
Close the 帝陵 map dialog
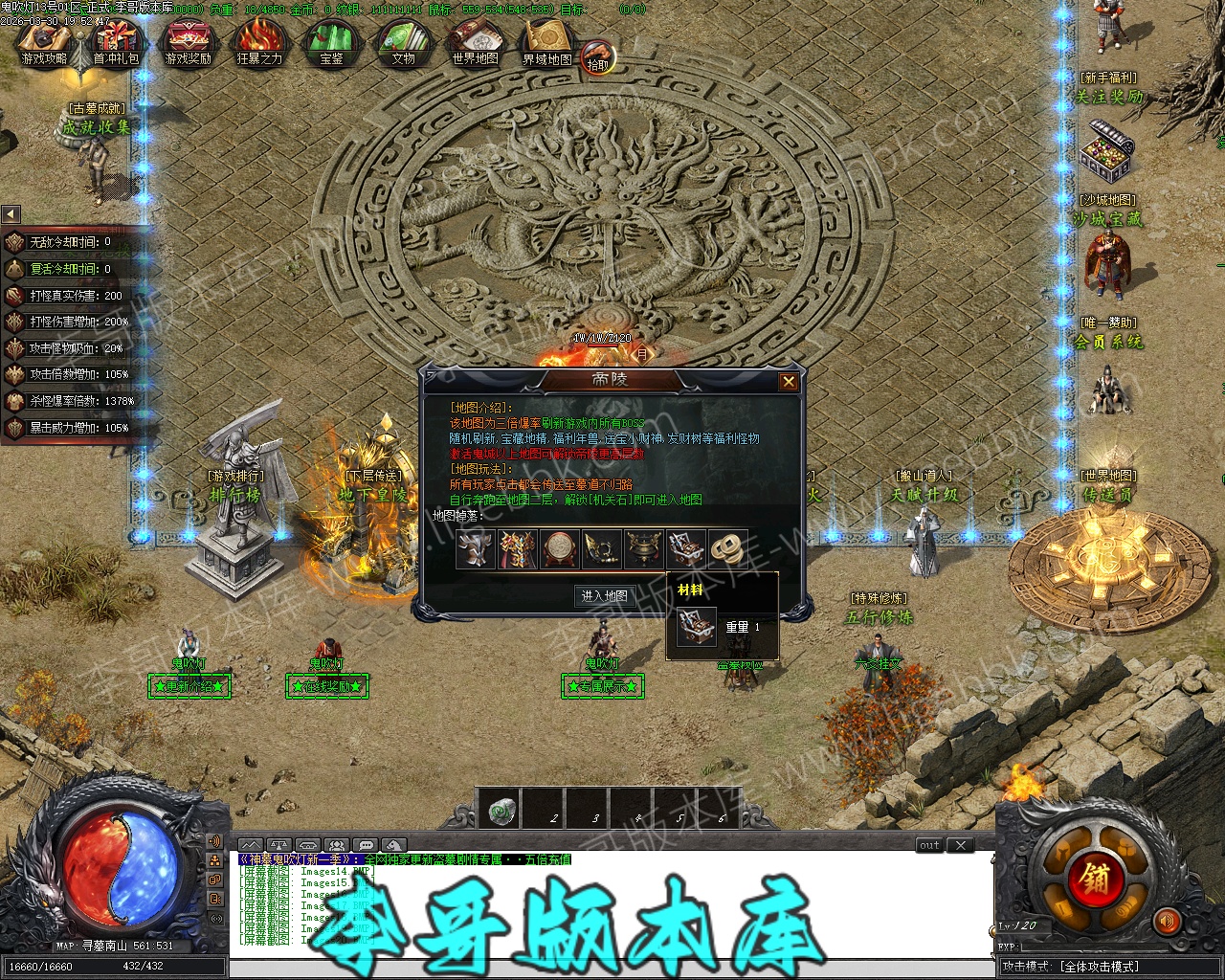coord(789,382)
